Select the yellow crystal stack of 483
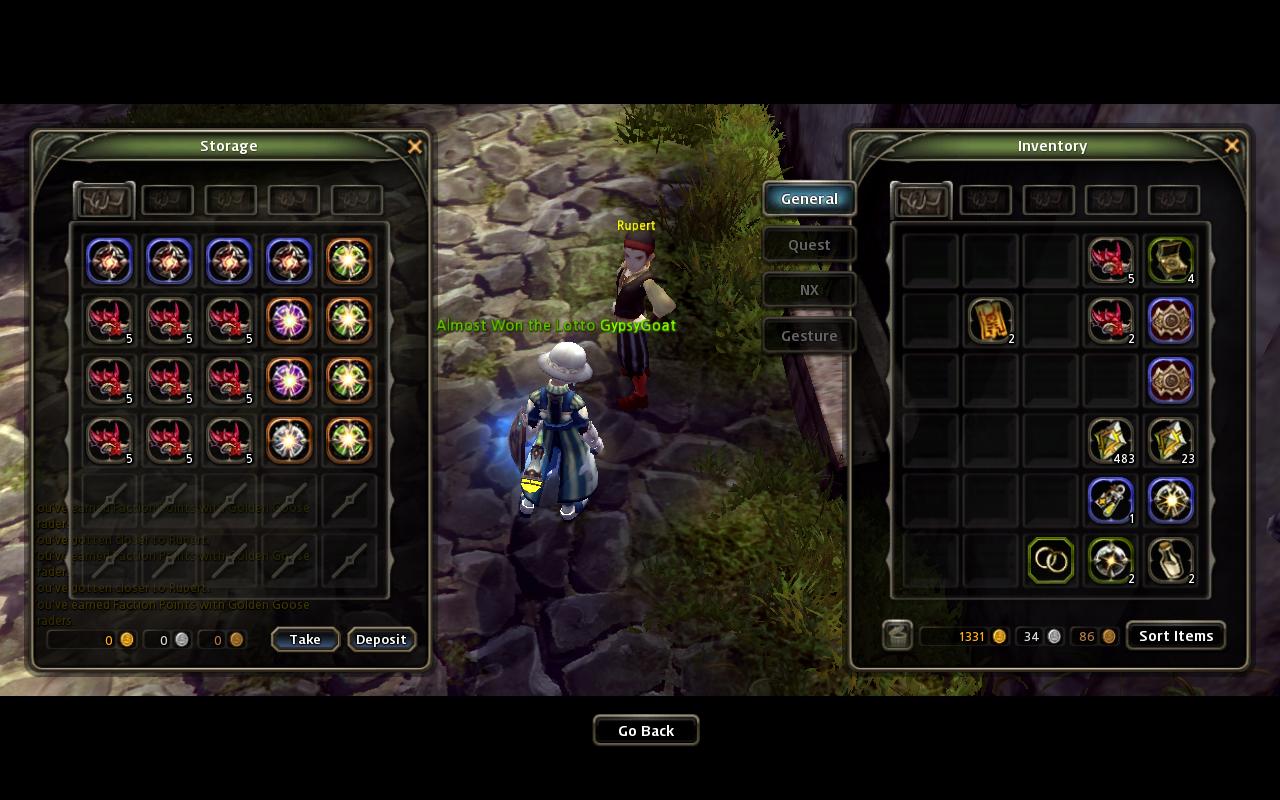This screenshot has height=800, width=1280. click(1110, 440)
